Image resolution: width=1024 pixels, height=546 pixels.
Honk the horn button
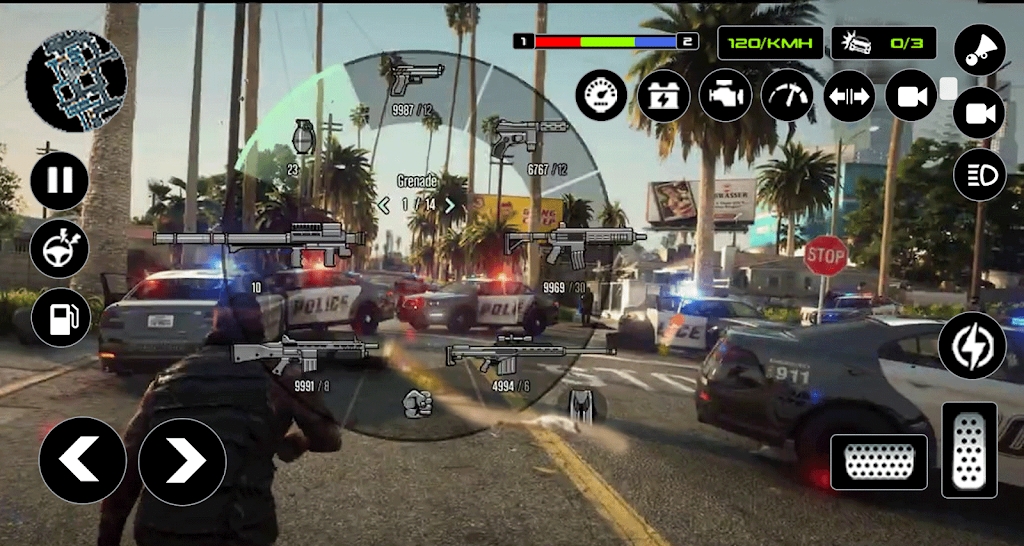point(978,50)
